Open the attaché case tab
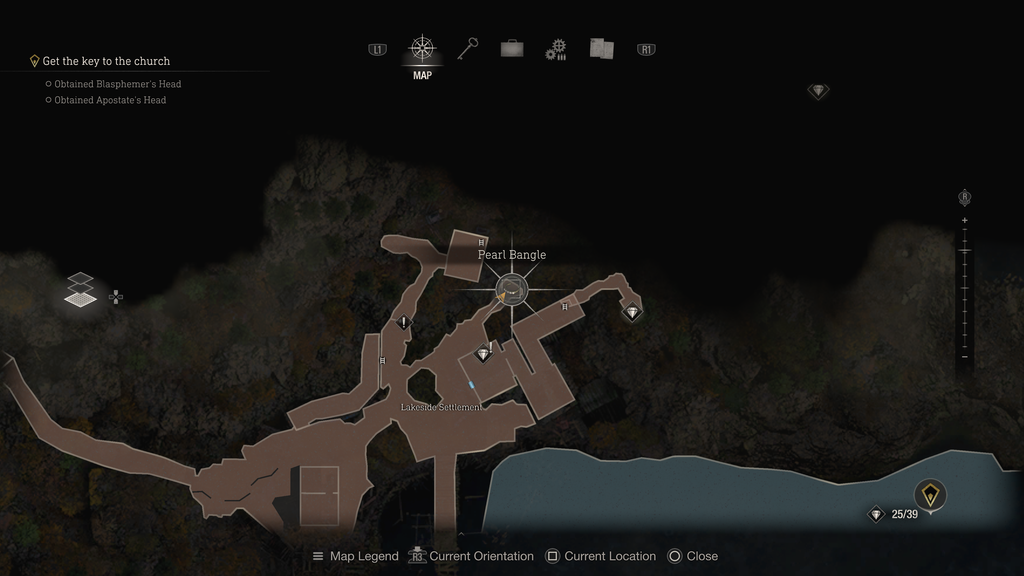This screenshot has width=1024, height=576. point(512,48)
